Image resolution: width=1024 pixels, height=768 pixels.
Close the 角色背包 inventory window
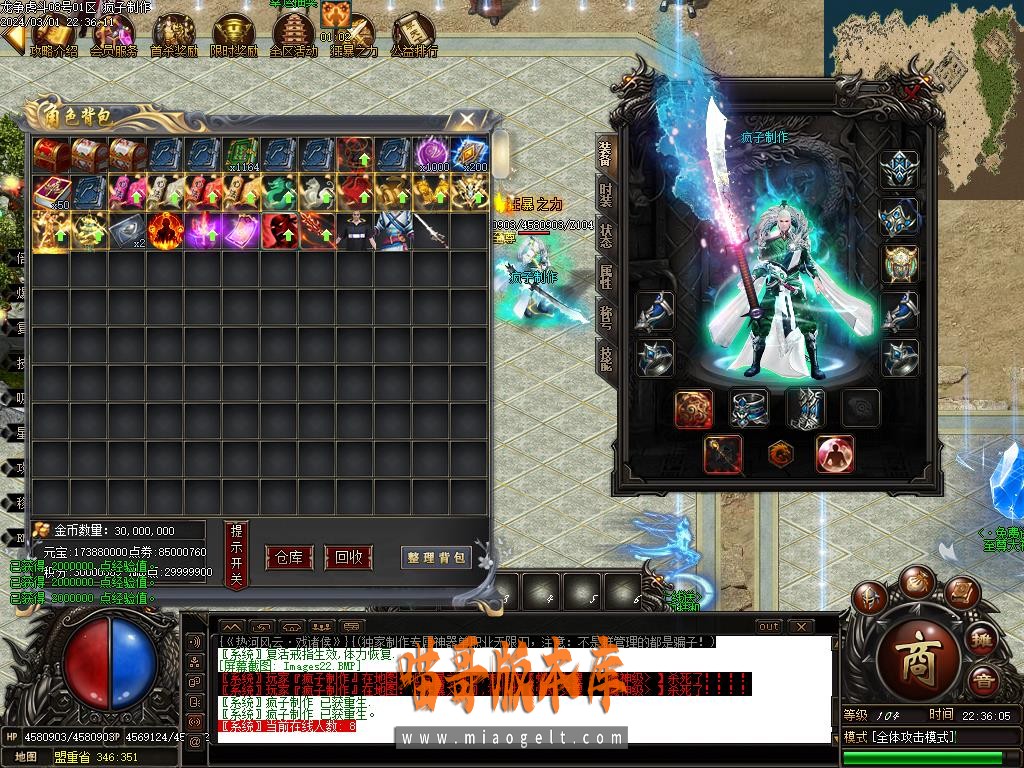tap(467, 120)
